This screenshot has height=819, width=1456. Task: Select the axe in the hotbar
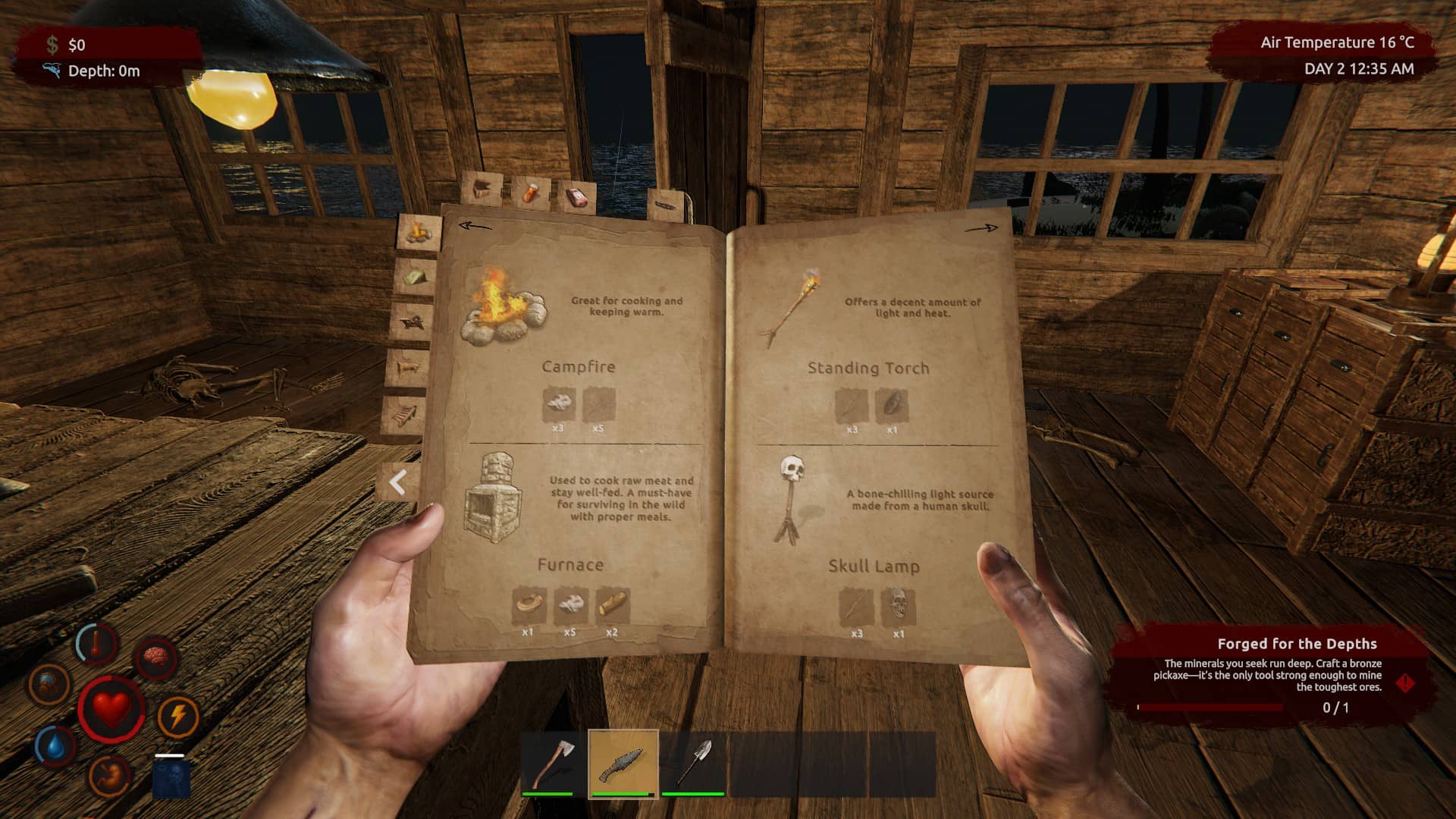click(x=552, y=763)
